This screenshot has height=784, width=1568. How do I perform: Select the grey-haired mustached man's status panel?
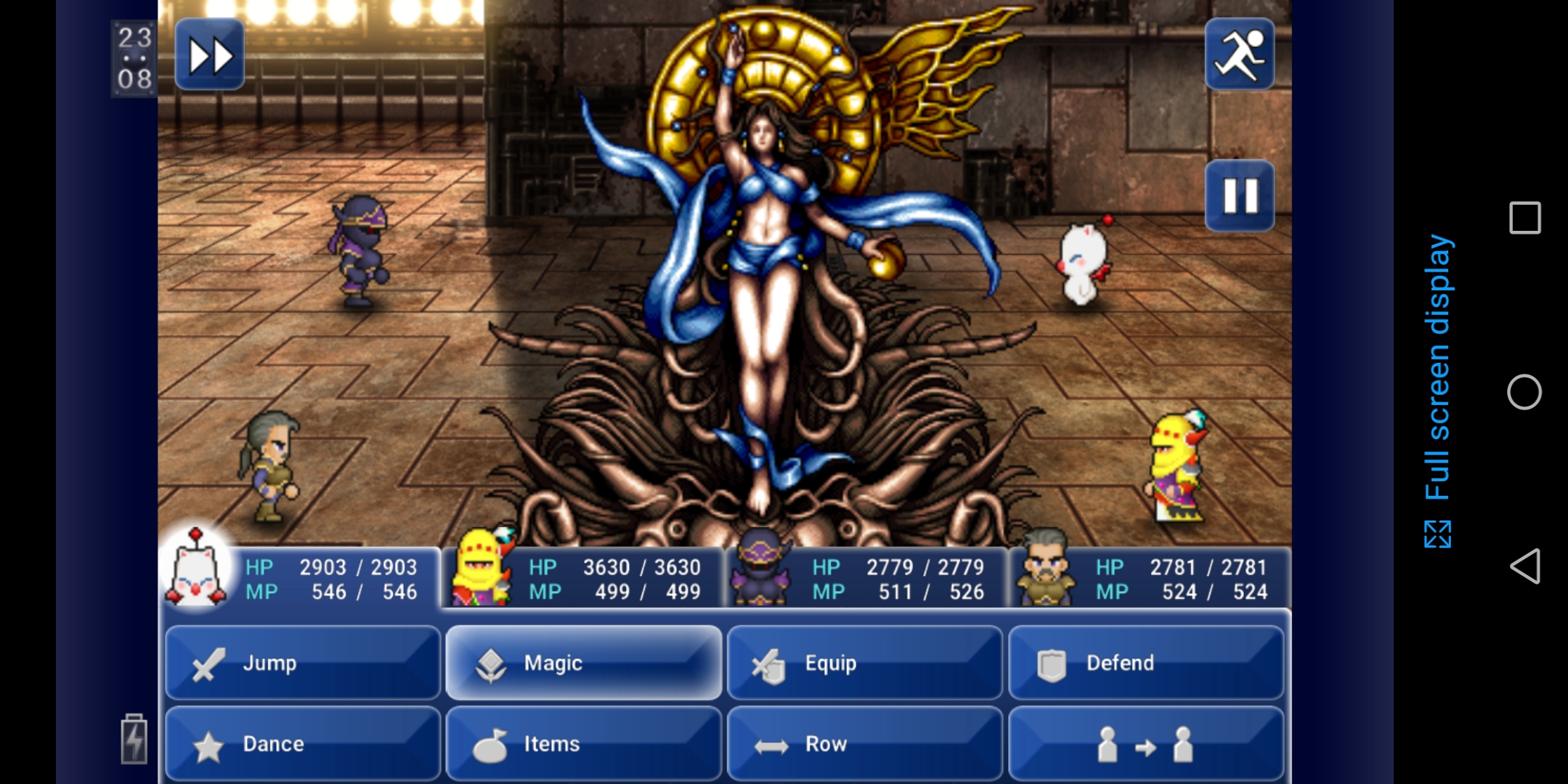pyautogui.click(x=1150, y=579)
